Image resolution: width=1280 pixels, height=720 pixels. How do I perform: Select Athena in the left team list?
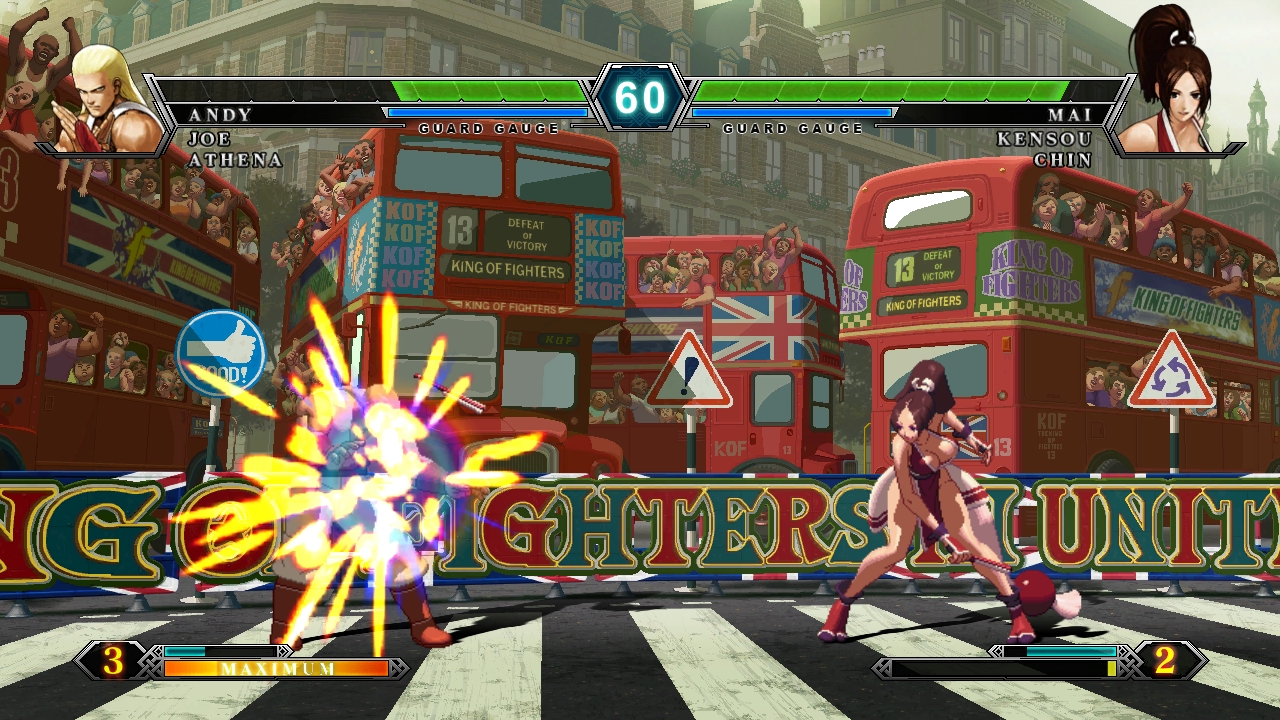coord(235,160)
